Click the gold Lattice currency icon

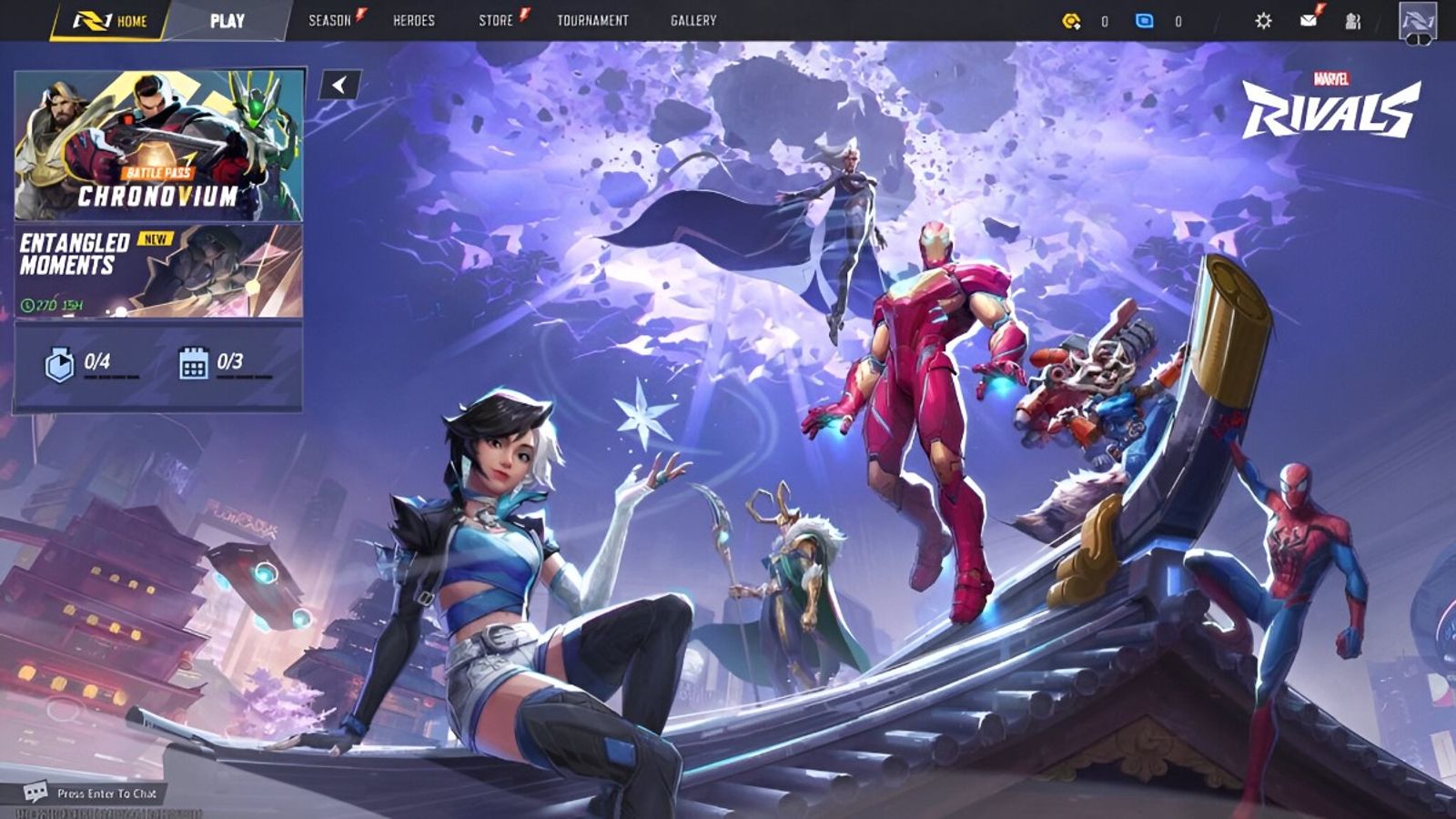[1072, 20]
